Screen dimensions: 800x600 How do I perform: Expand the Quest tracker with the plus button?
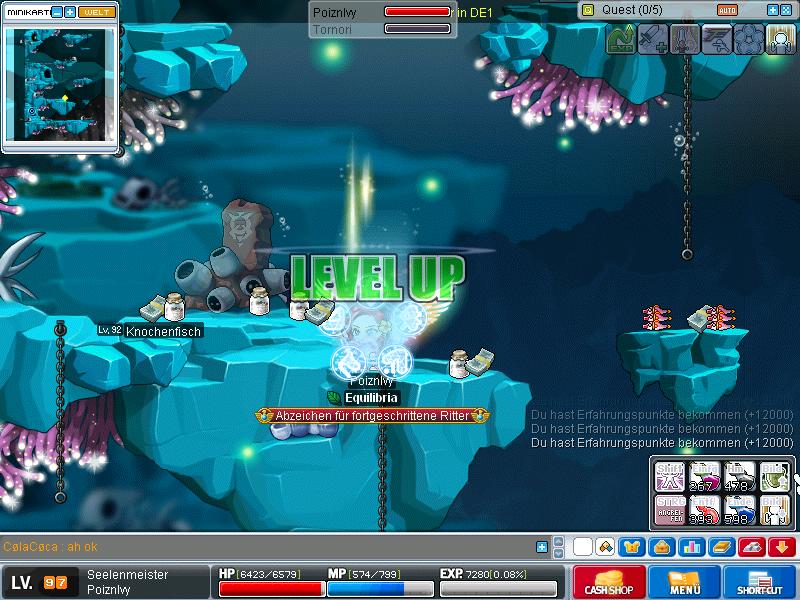coord(772,10)
